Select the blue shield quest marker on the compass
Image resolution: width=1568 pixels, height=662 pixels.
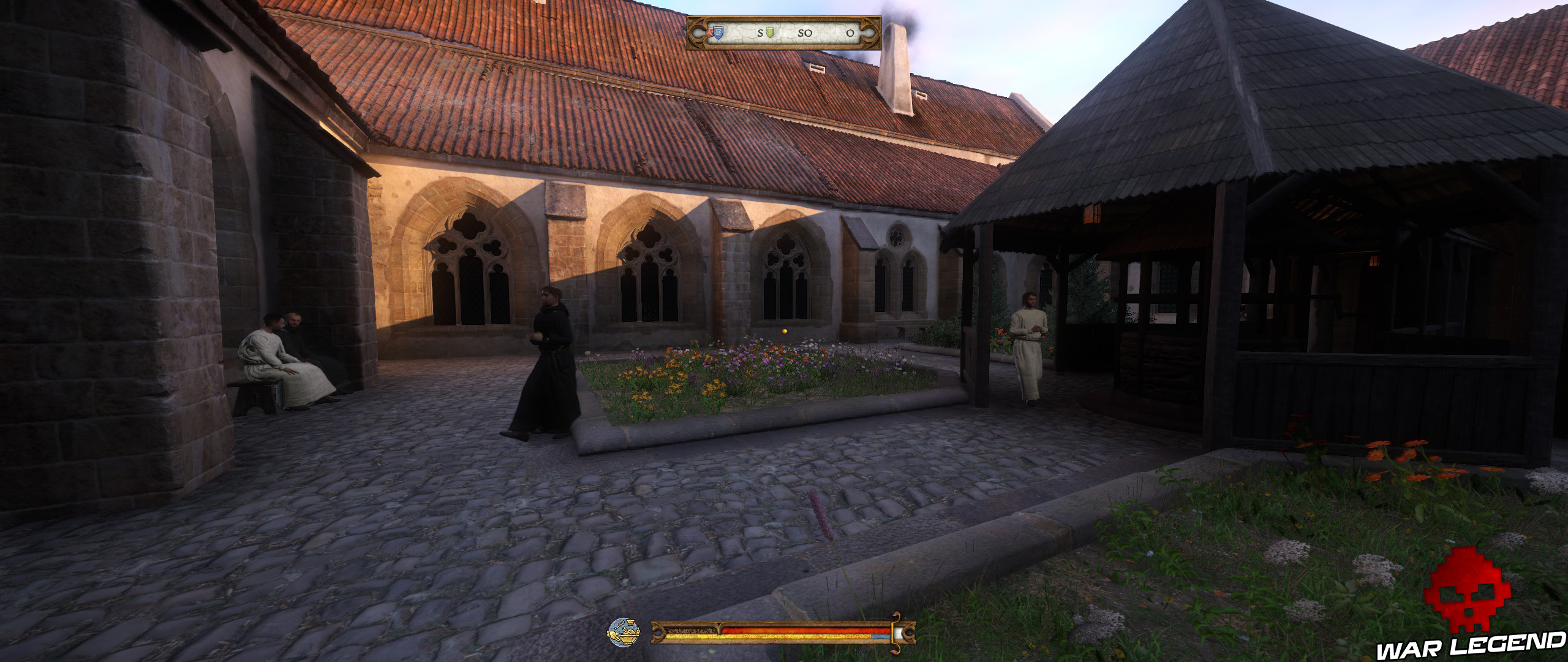coord(718,32)
